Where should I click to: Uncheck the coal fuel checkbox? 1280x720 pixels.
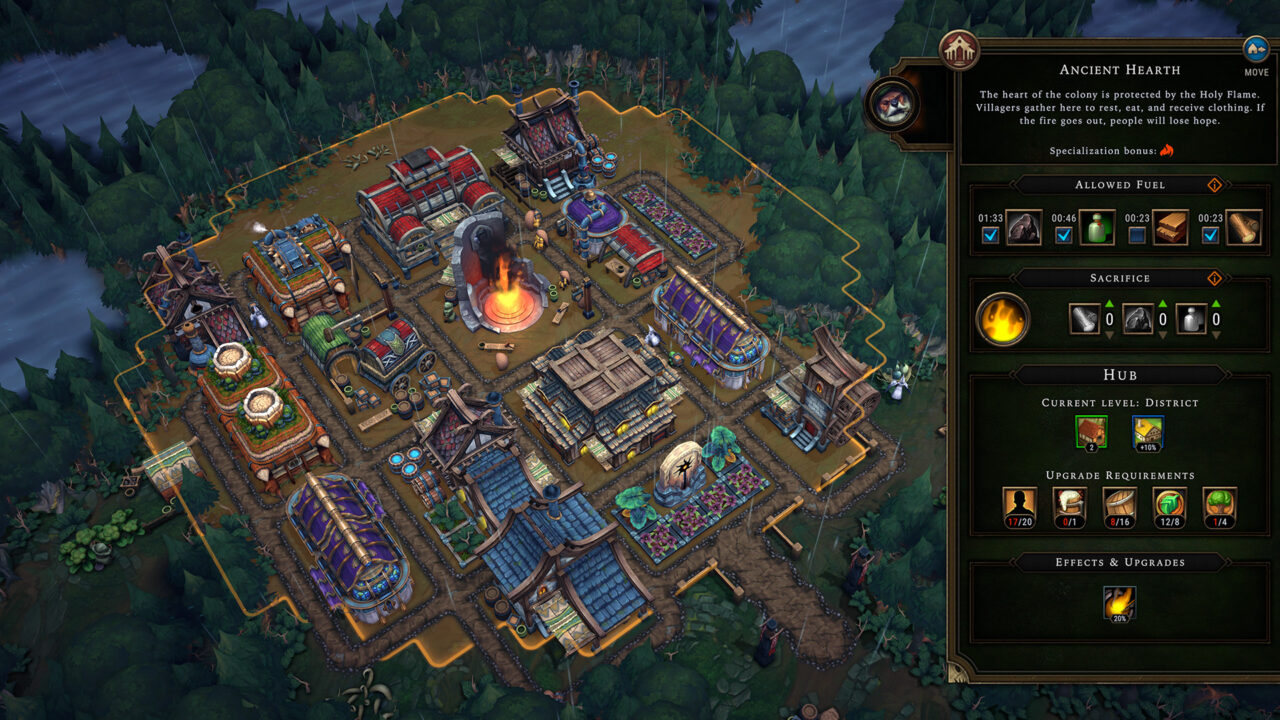pyautogui.click(x=989, y=233)
